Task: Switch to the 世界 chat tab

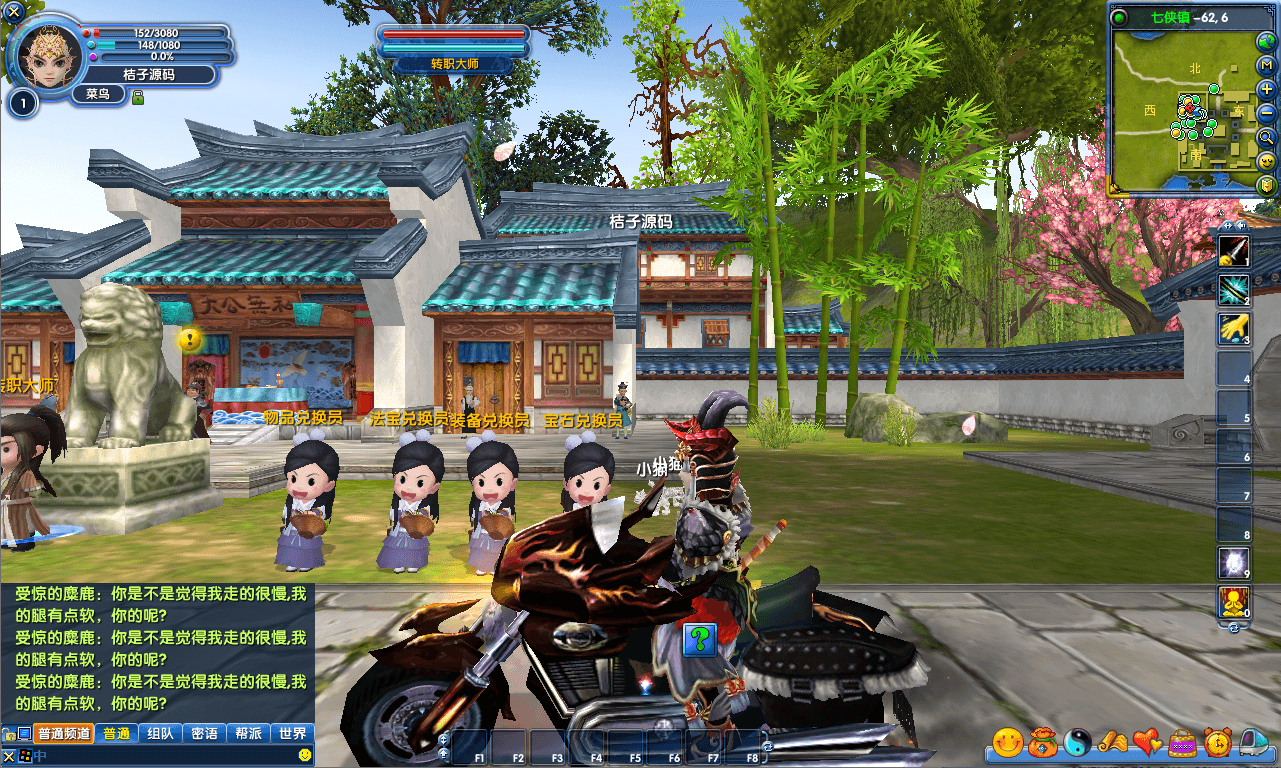Action: coord(292,733)
